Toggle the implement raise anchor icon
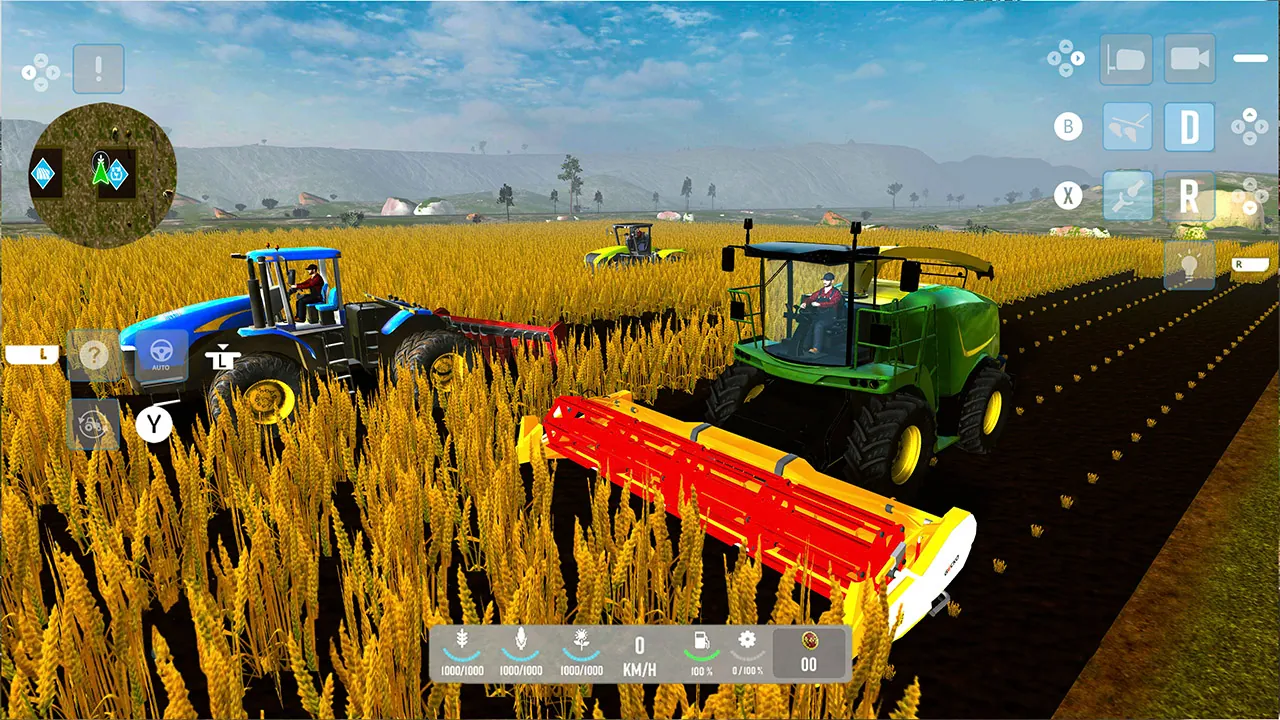The width and height of the screenshot is (1280, 720). pos(223,358)
